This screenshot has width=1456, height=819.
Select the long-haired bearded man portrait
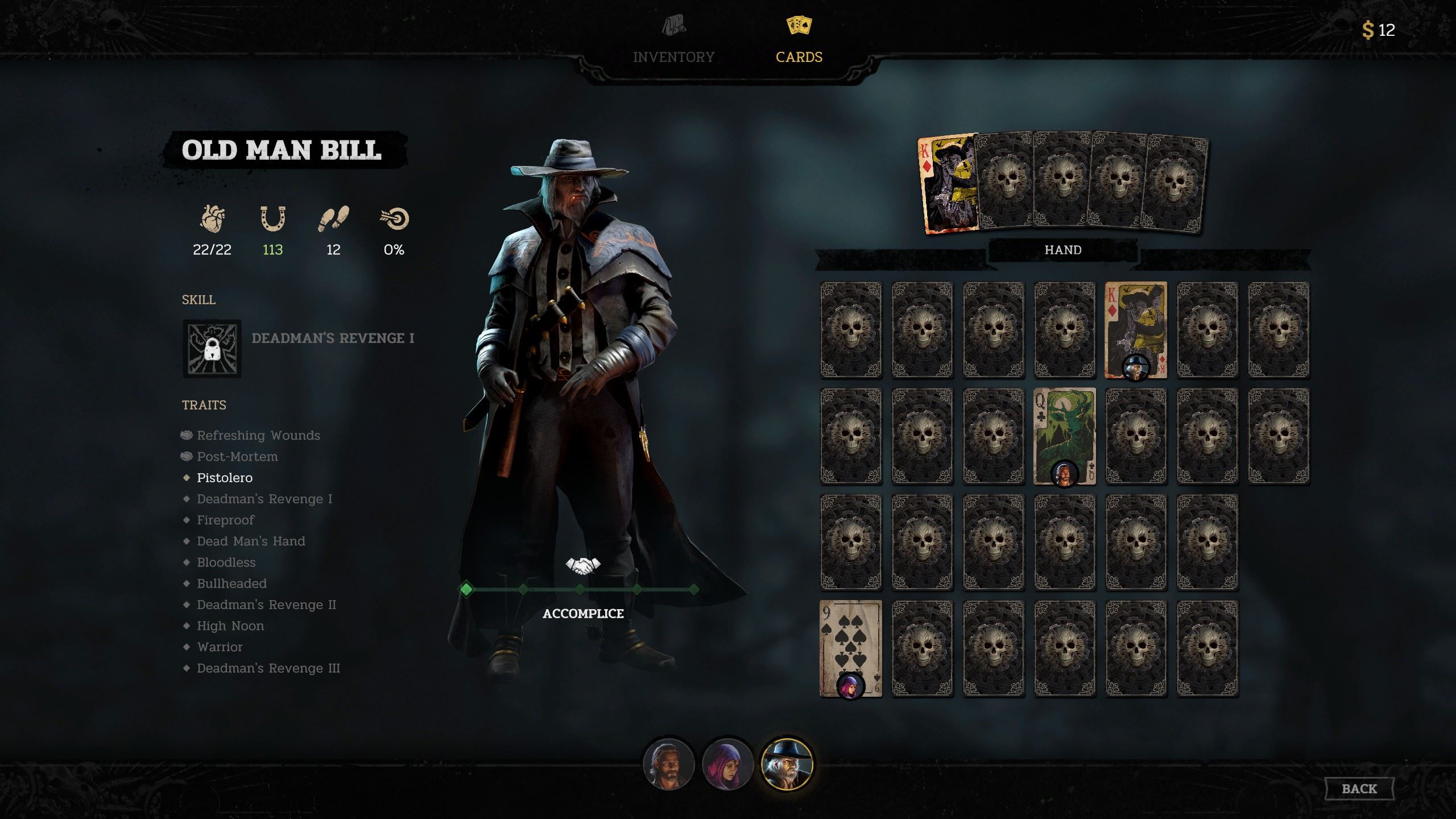(x=668, y=765)
